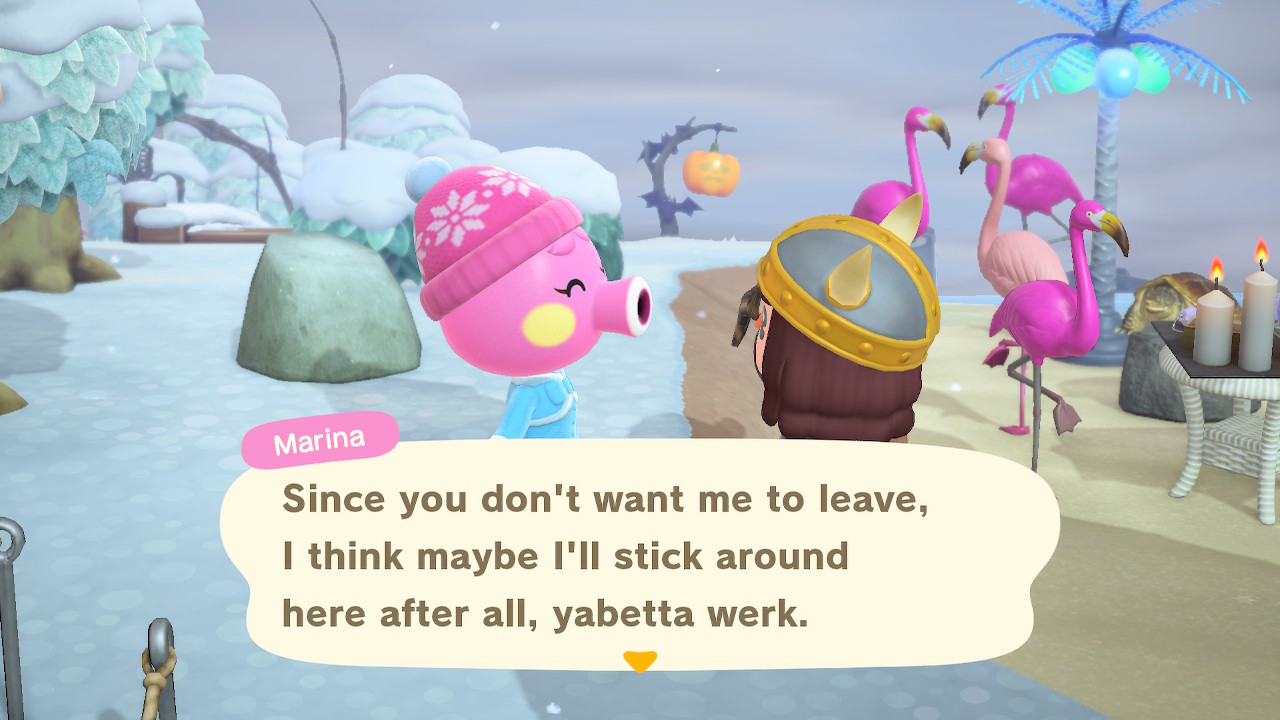Click Marina's dialogue speech bubble
The height and width of the screenshot is (720, 1280).
point(640,555)
